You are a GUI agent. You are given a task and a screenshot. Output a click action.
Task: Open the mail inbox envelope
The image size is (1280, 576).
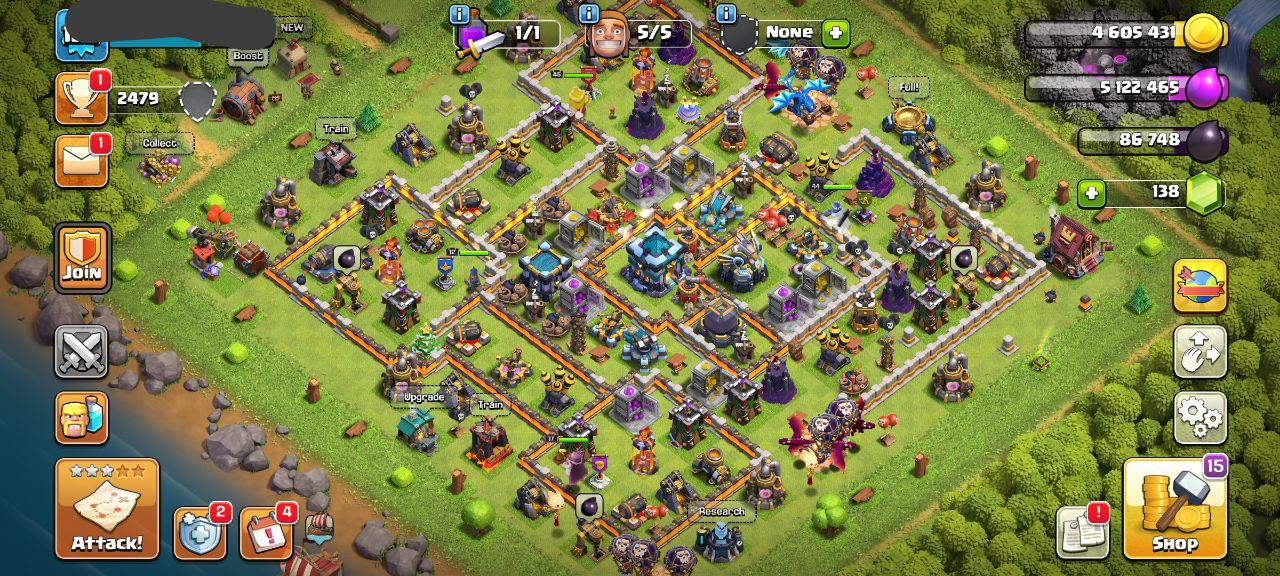(x=81, y=161)
